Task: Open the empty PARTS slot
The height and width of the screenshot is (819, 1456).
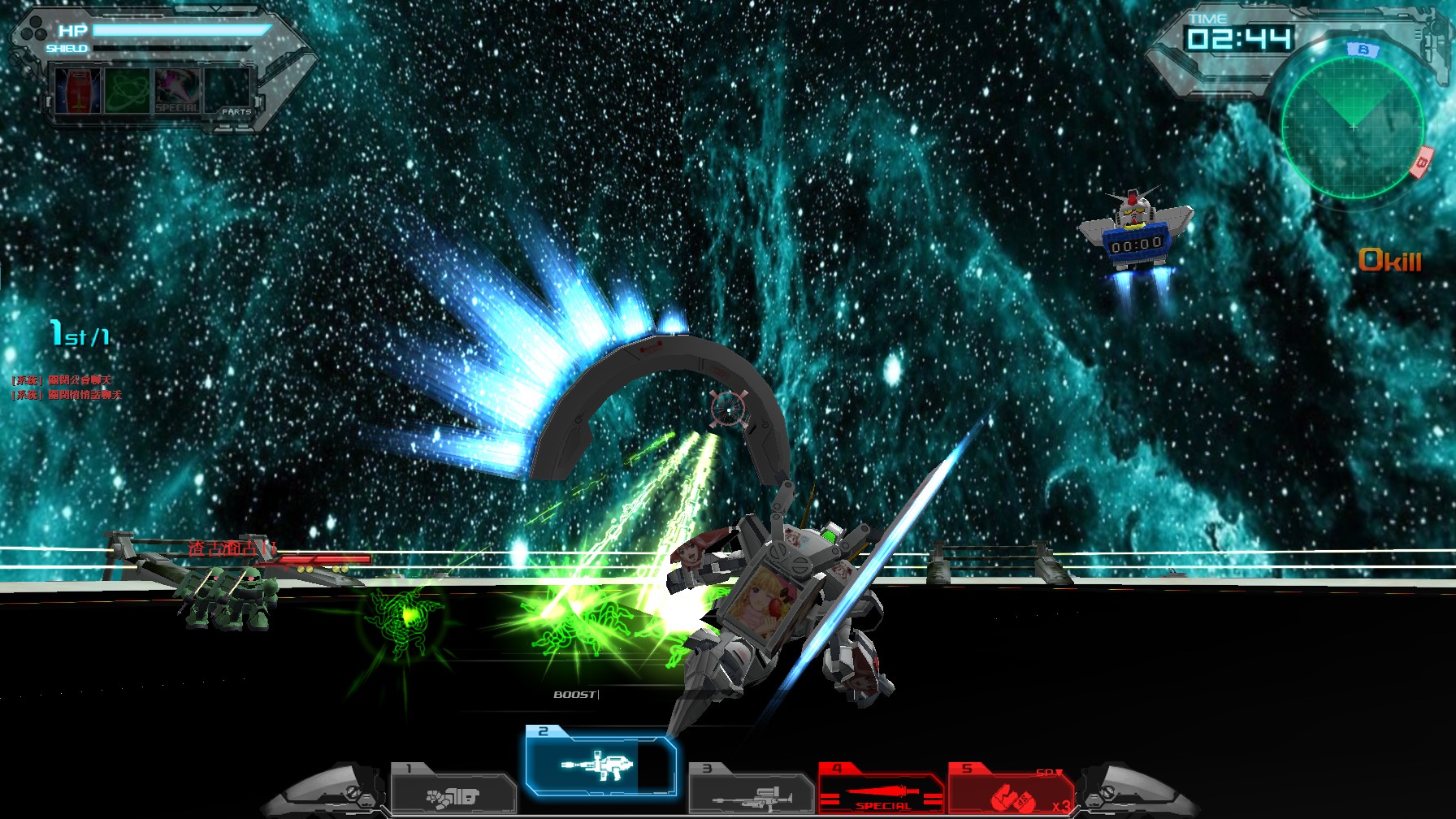Action: 226,91
